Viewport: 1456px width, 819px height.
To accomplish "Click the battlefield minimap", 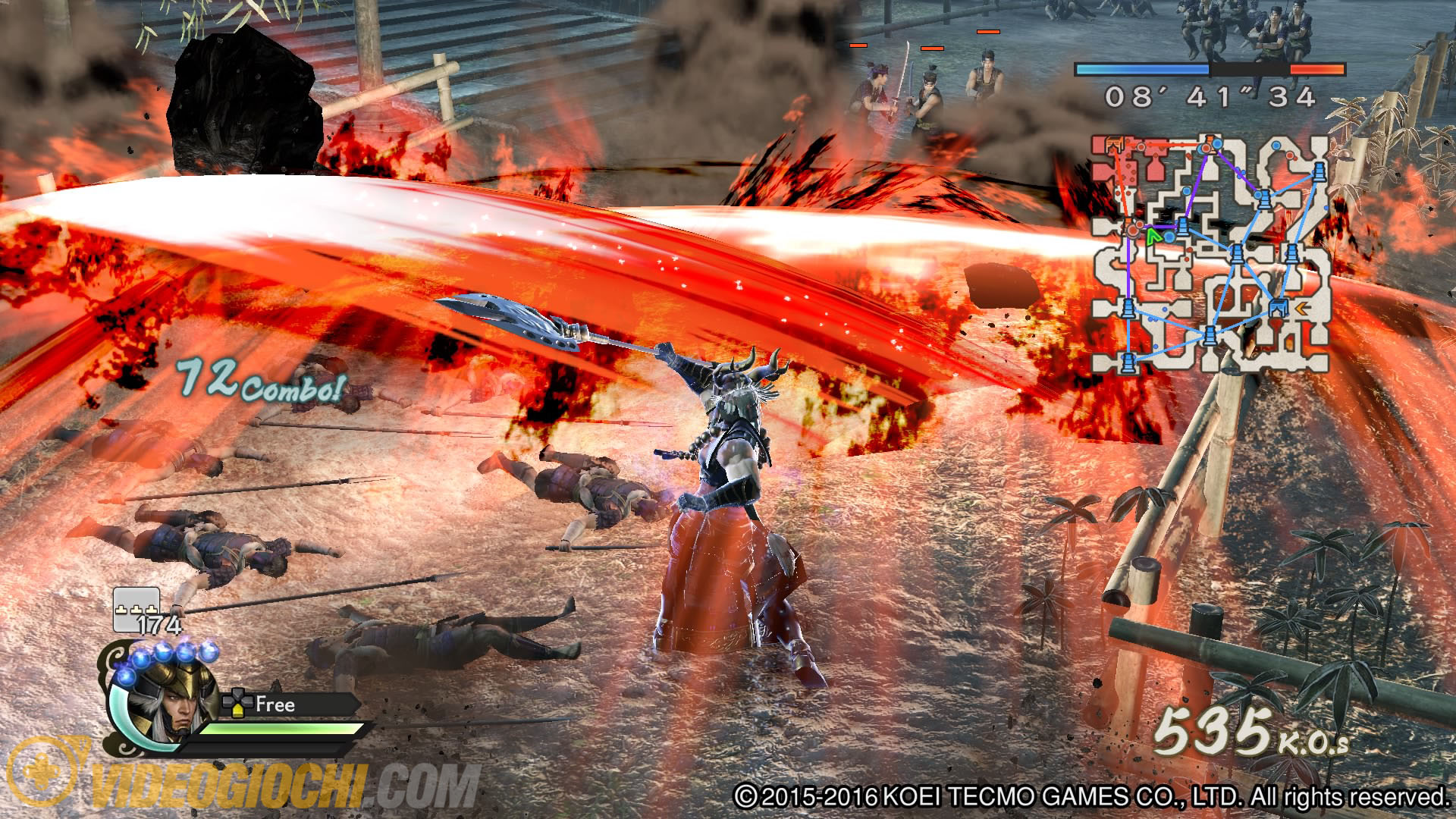I will point(1211,254).
